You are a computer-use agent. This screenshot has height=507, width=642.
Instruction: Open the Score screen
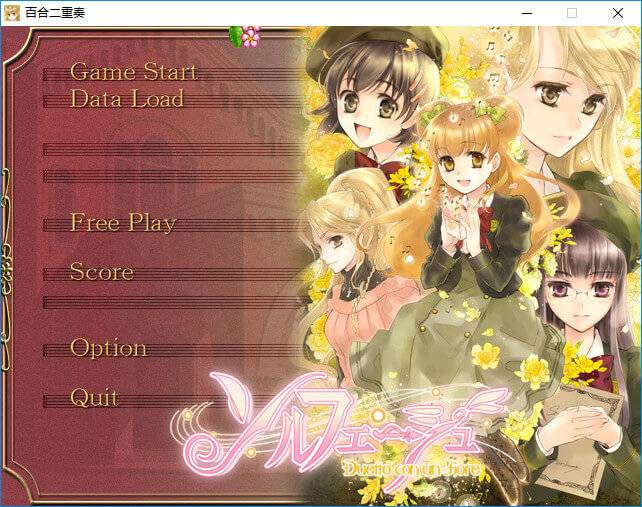pyautogui.click(x=101, y=272)
